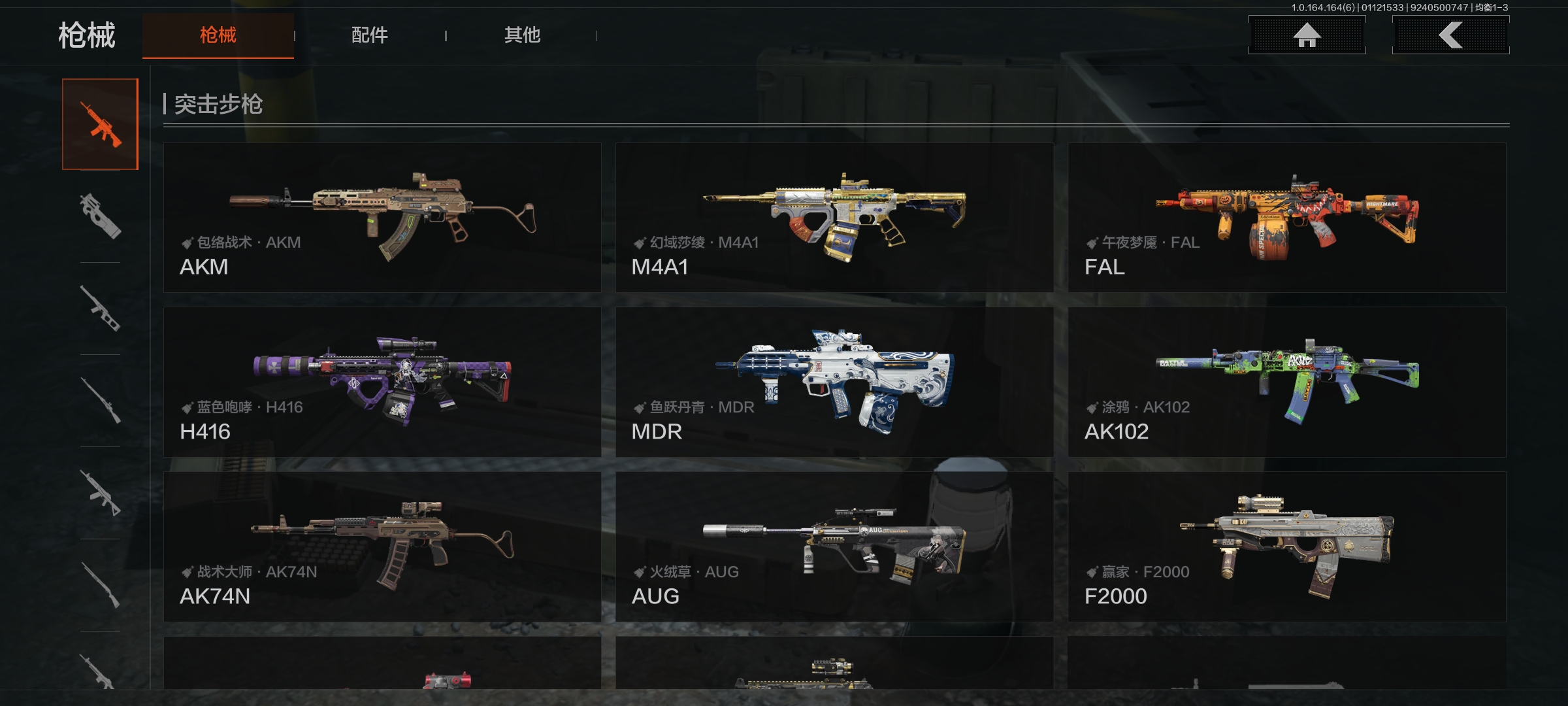The width and height of the screenshot is (1568, 706).
Task: Switch to the 枪械 tab
Action: pos(218,35)
